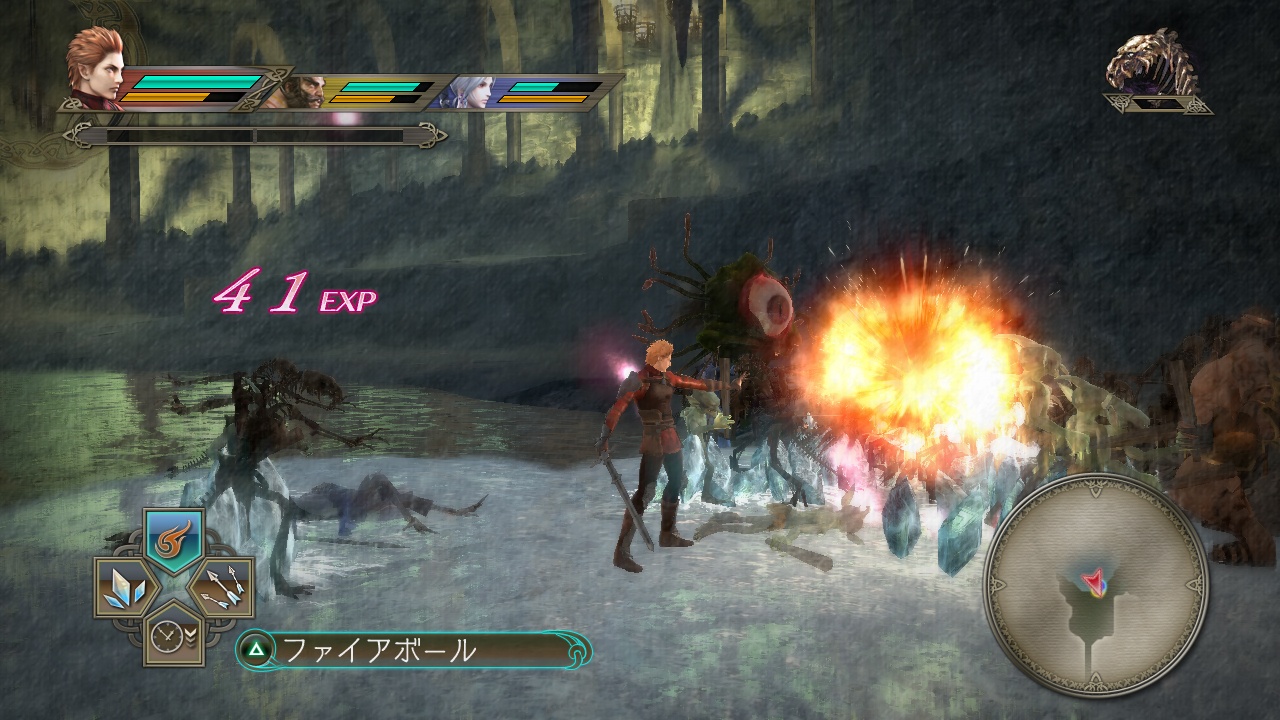Click the ファイアボール skill name banner

click(380, 648)
